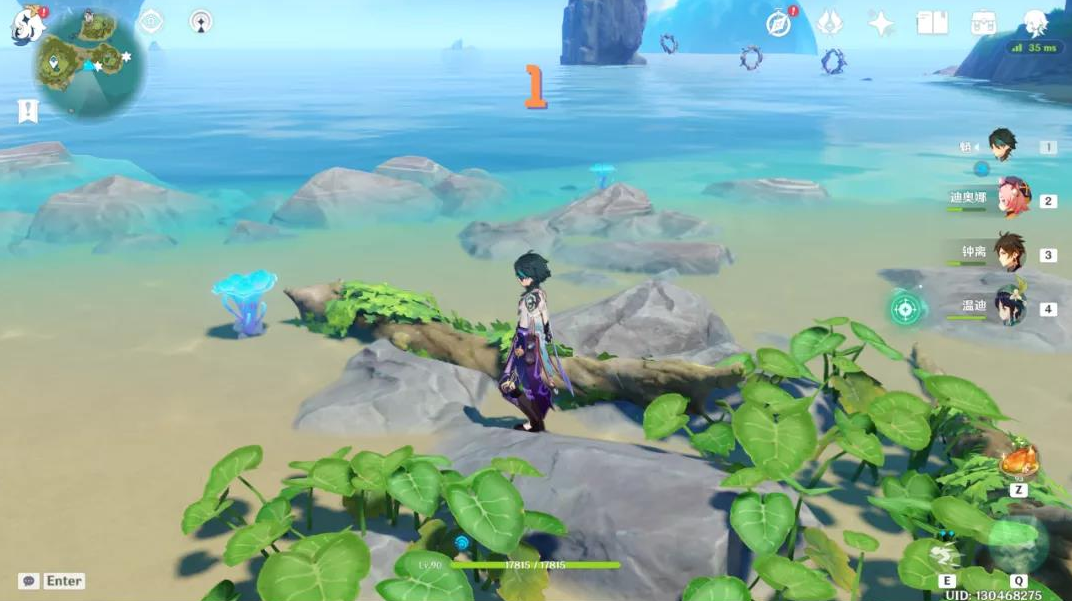
Task: Open the Adventurer Handbook book icon
Action: [932, 23]
